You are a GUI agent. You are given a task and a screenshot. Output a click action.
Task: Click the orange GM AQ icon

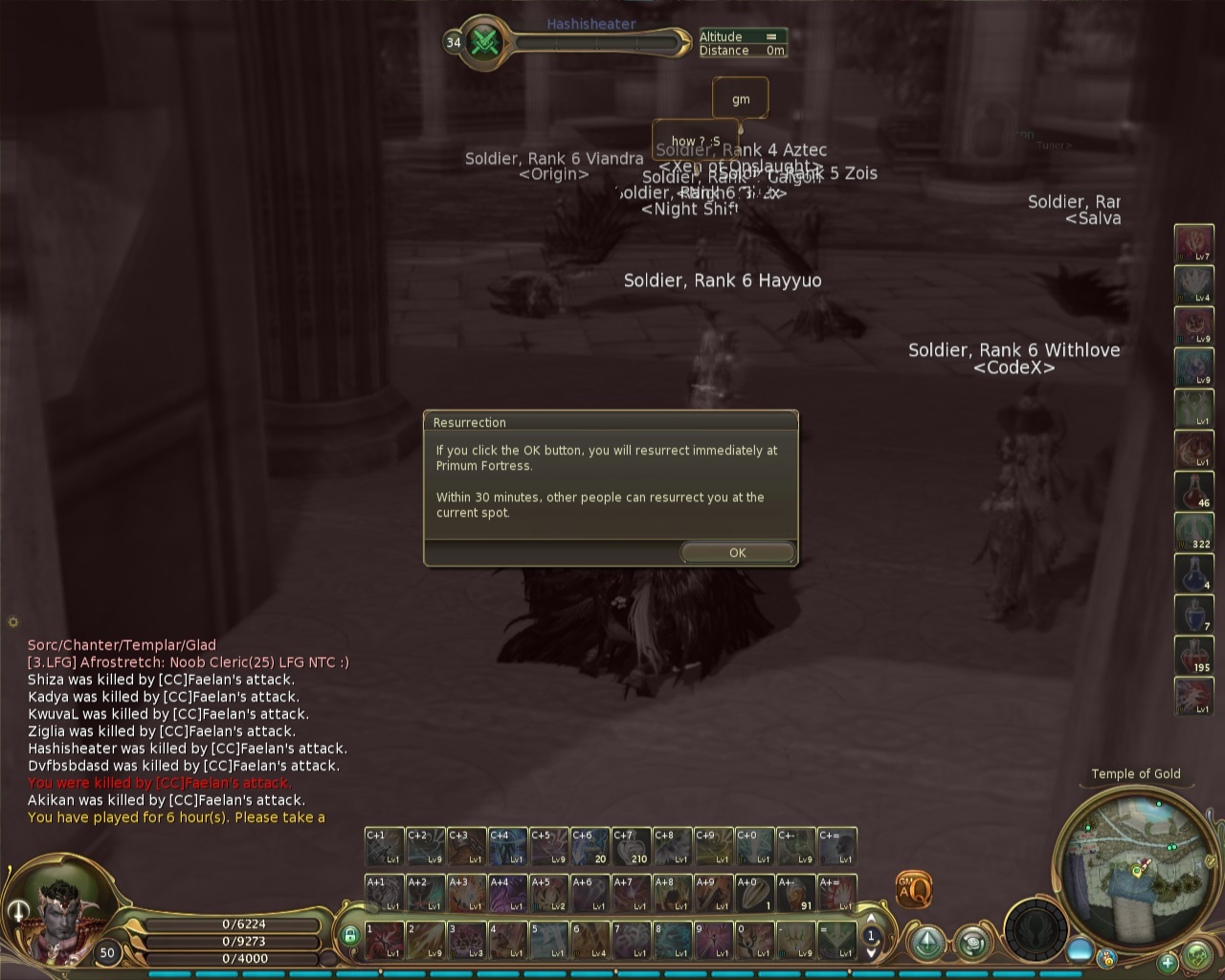(x=913, y=890)
